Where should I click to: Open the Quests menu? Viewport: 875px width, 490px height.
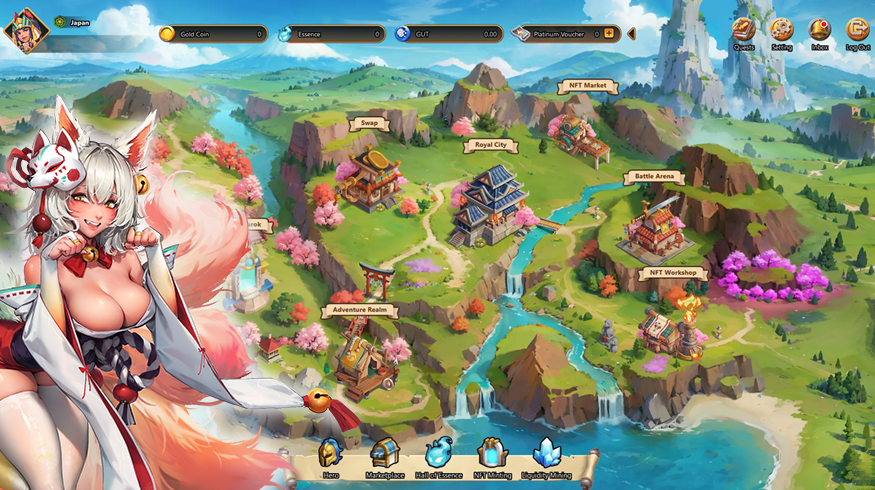pyautogui.click(x=744, y=31)
